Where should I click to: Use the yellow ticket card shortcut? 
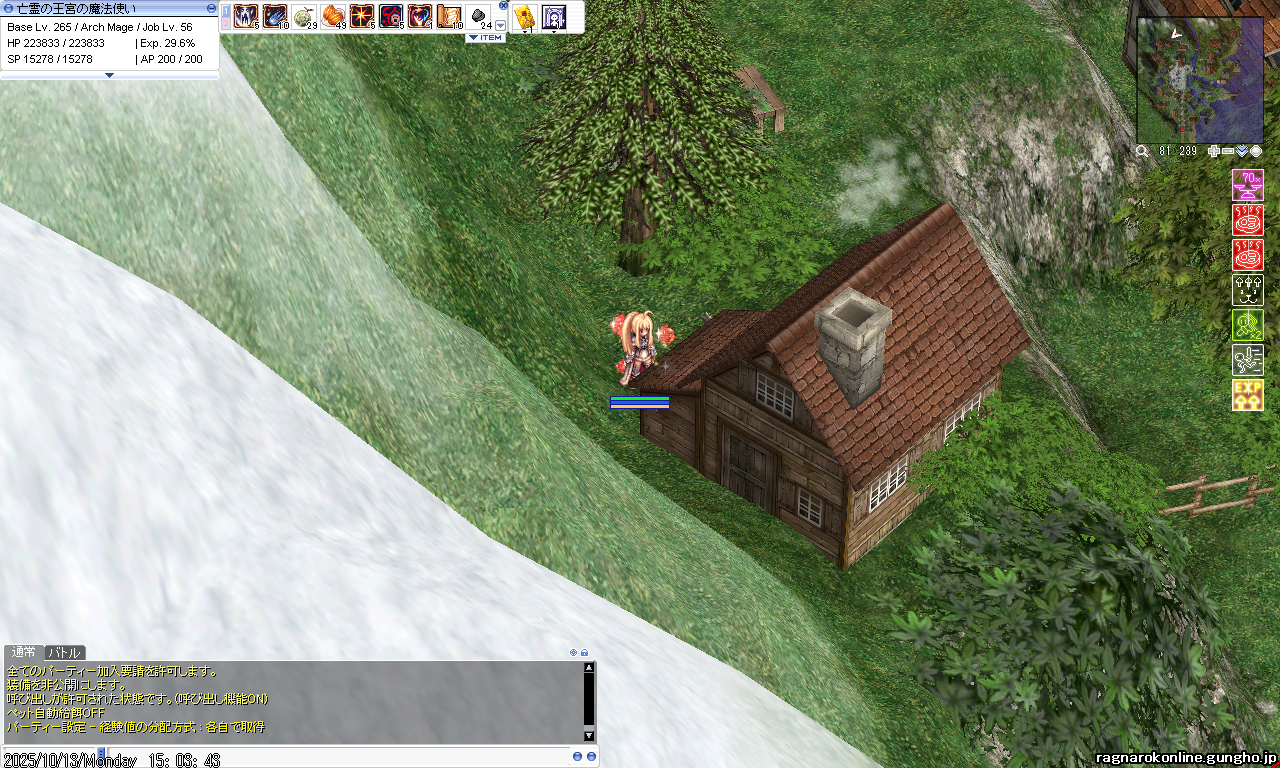click(x=524, y=16)
